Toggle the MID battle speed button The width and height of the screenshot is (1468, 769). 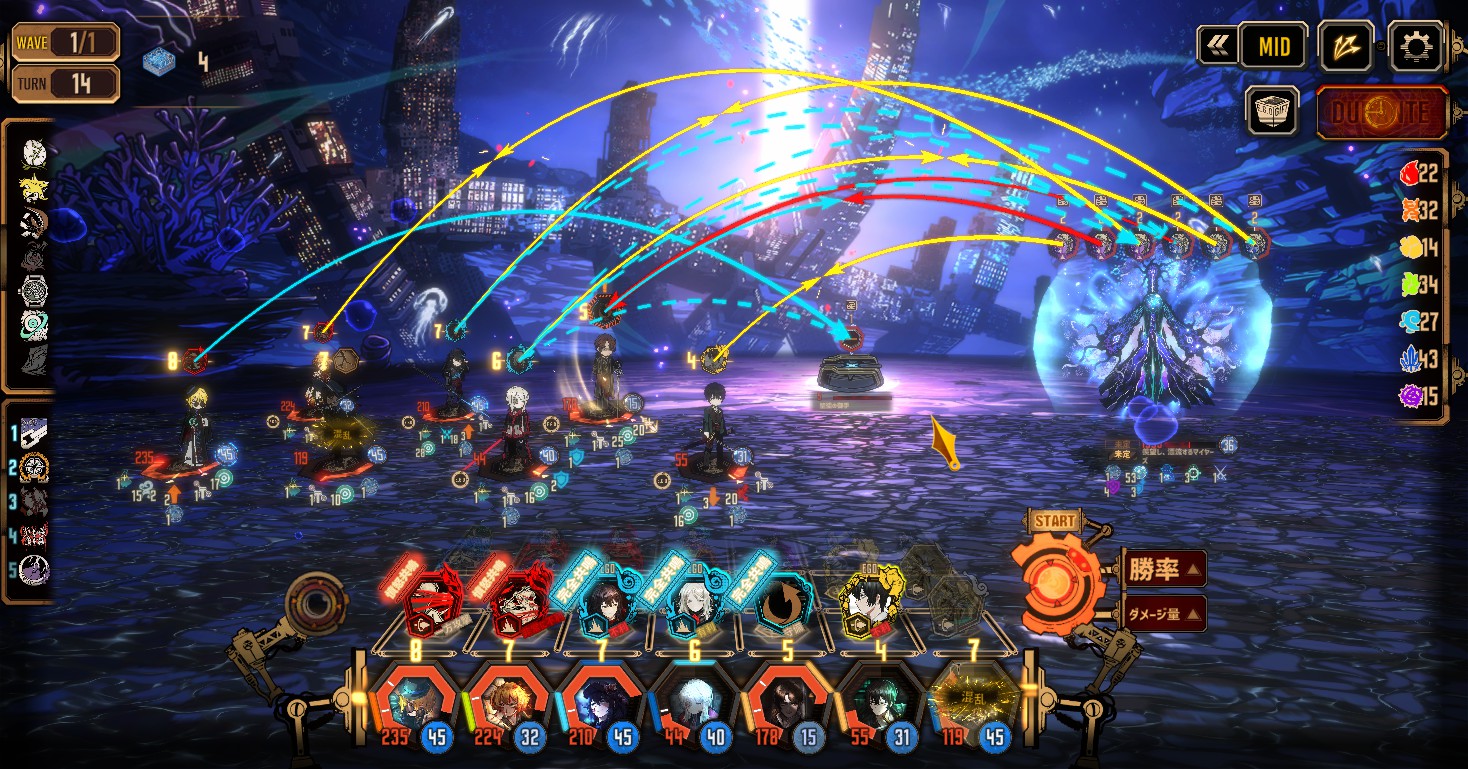[x=1273, y=46]
